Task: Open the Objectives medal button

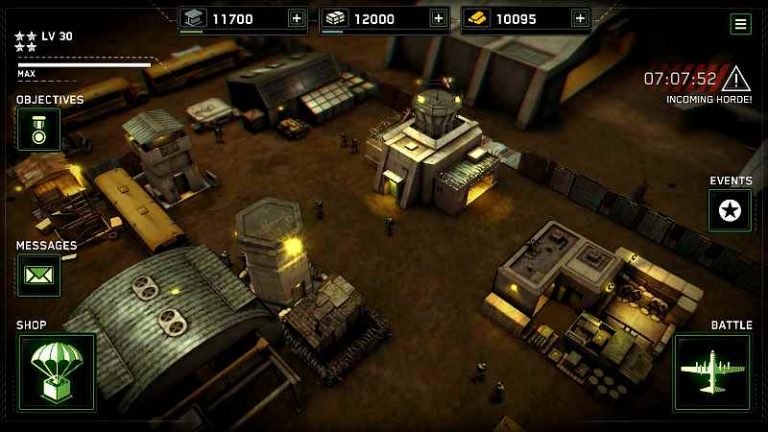Action: point(38,129)
